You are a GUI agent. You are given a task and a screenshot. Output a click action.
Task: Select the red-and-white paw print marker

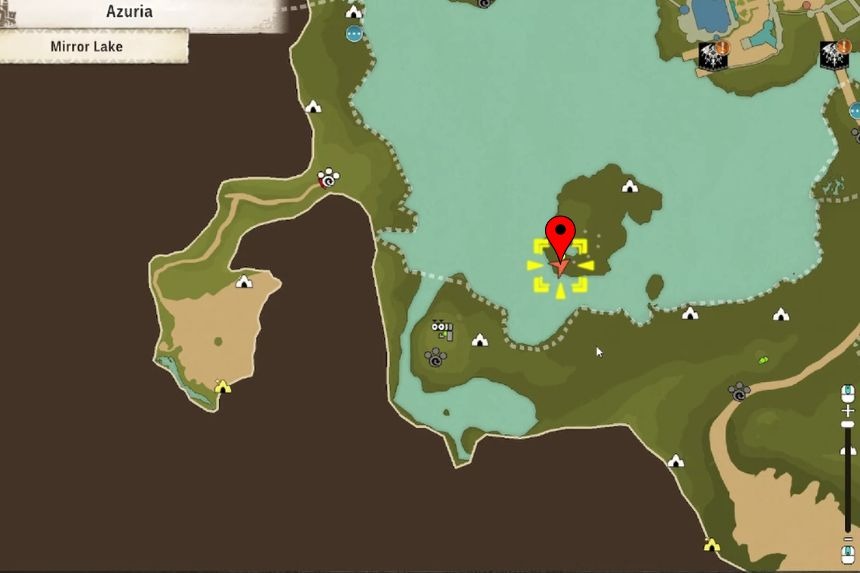click(328, 179)
